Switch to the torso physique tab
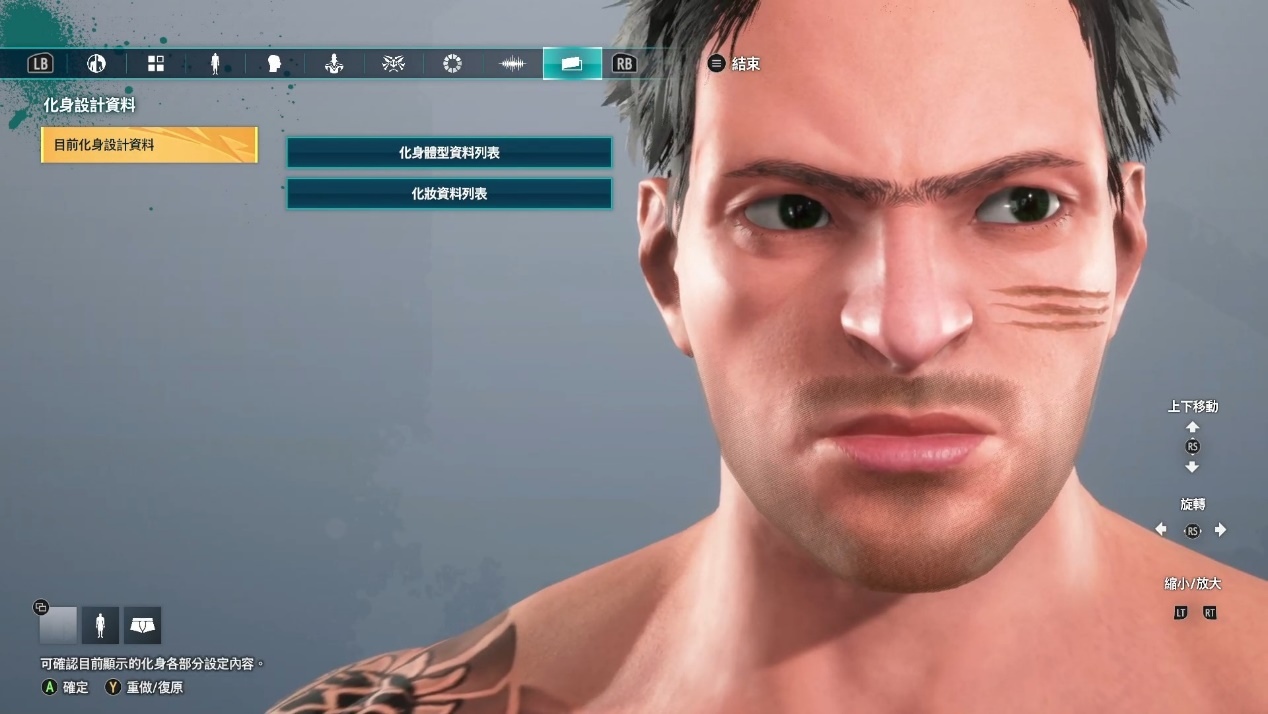1268x714 pixels. 334,64
